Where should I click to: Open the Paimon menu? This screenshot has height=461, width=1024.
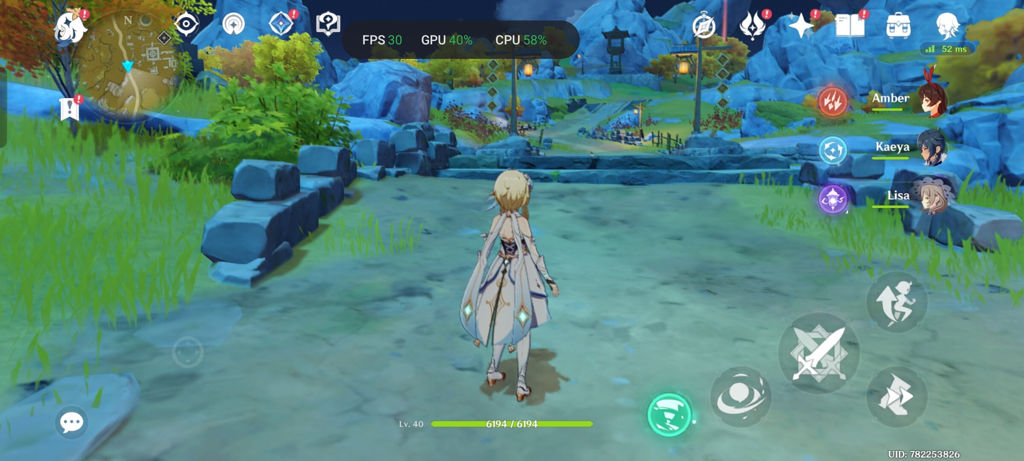click(71, 26)
